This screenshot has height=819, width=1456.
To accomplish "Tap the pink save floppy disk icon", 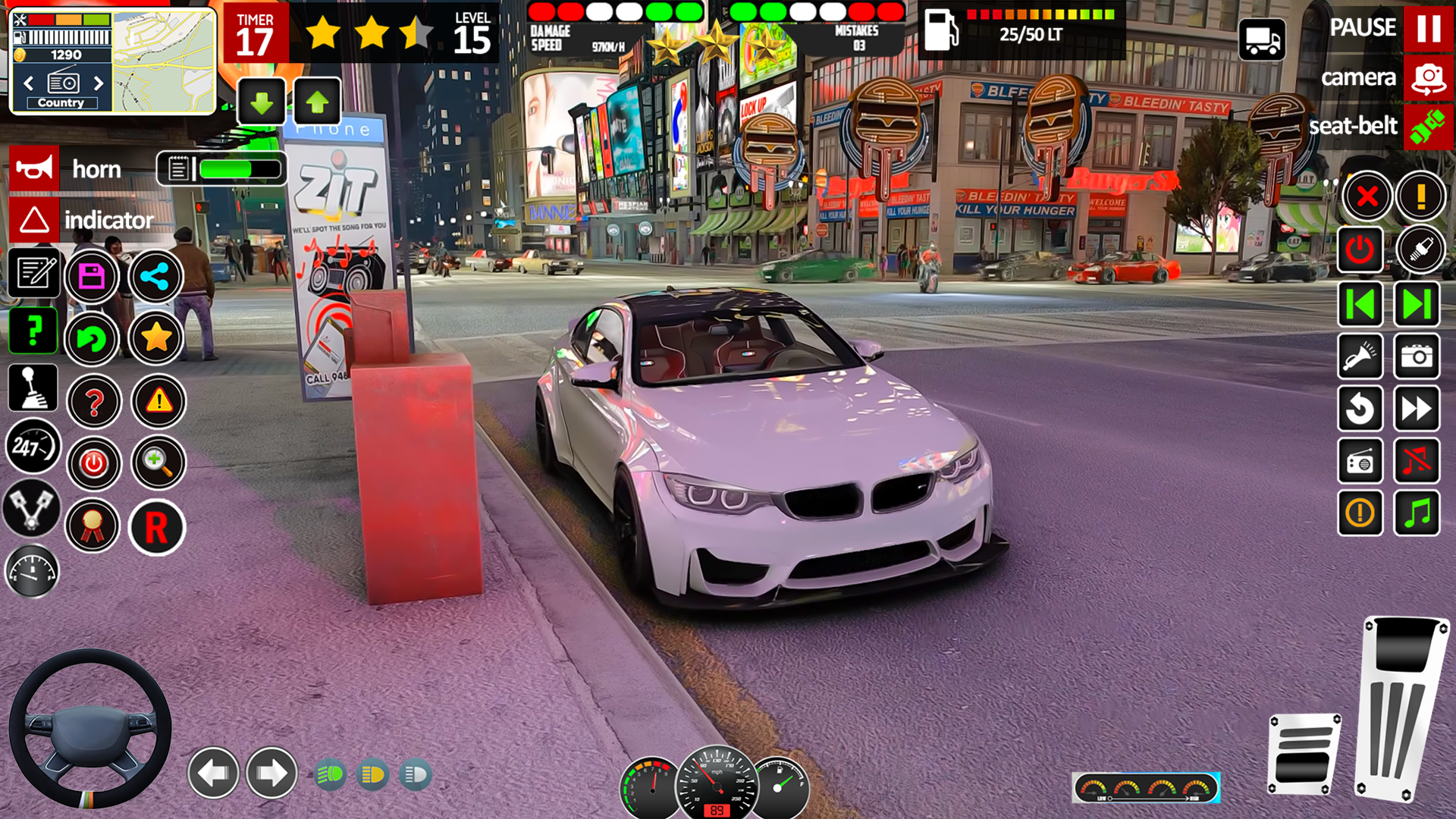I will [x=92, y=276].
